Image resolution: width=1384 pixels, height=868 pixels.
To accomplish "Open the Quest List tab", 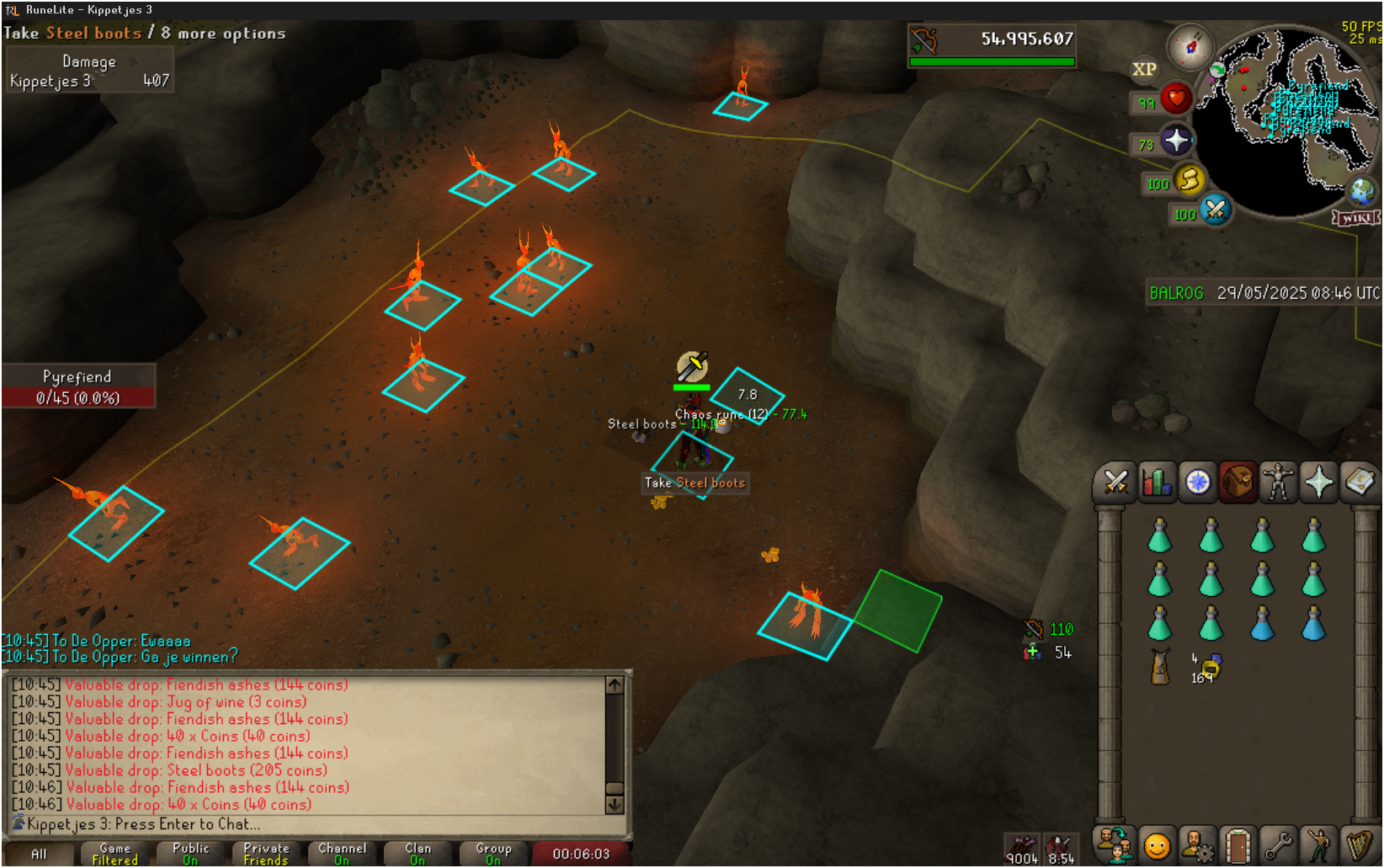I will tap(1197, 482).
